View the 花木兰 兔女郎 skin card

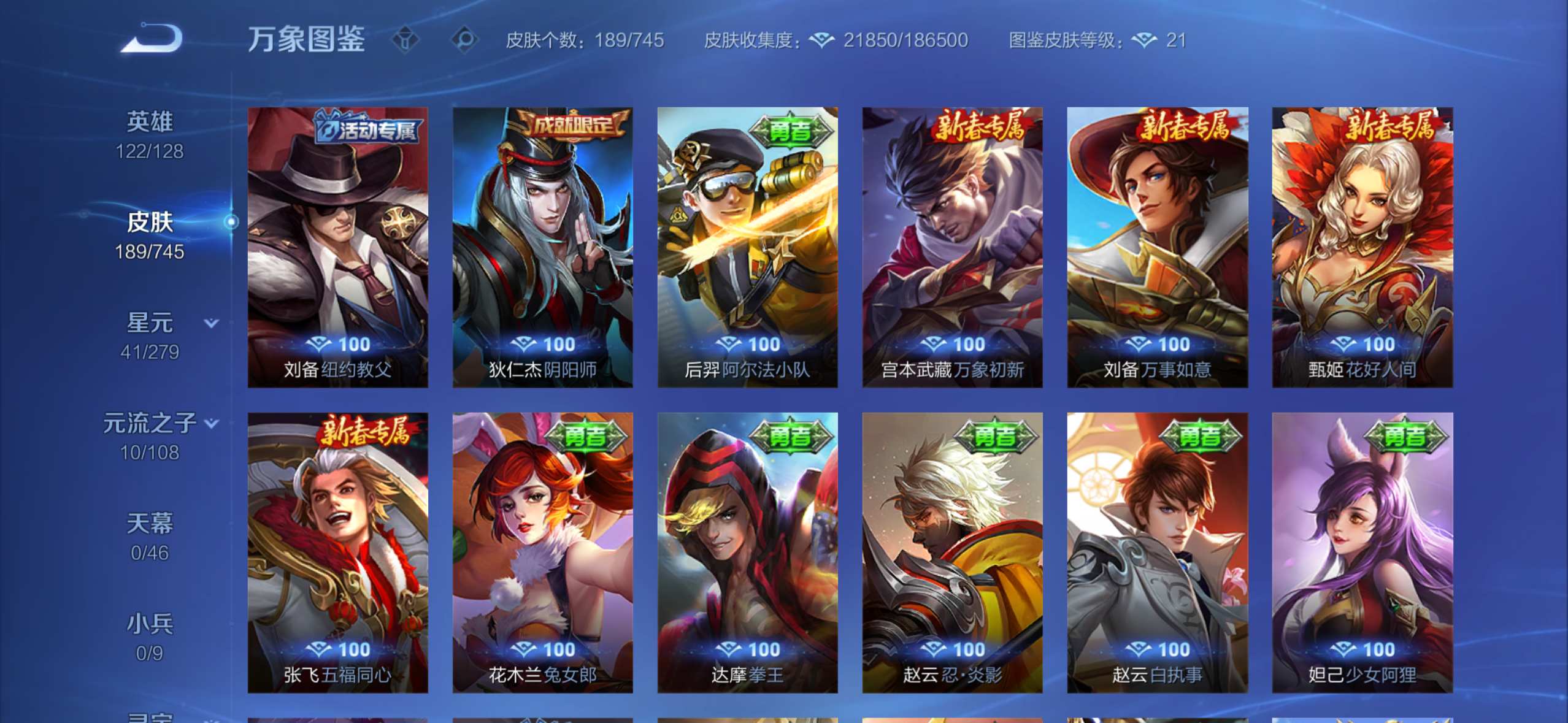point(542,553)
